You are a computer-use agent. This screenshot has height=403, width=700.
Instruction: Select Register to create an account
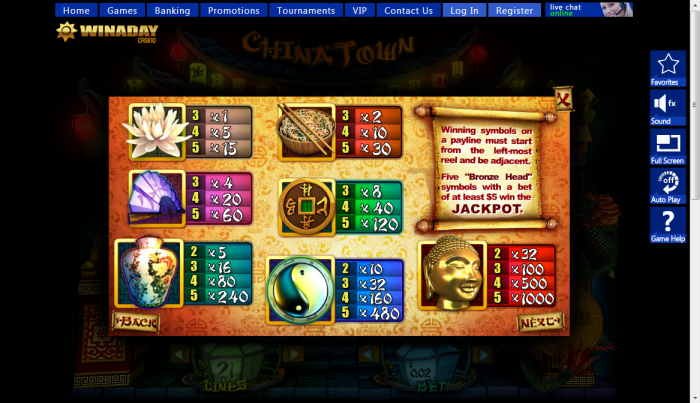(x=514, y=10)
